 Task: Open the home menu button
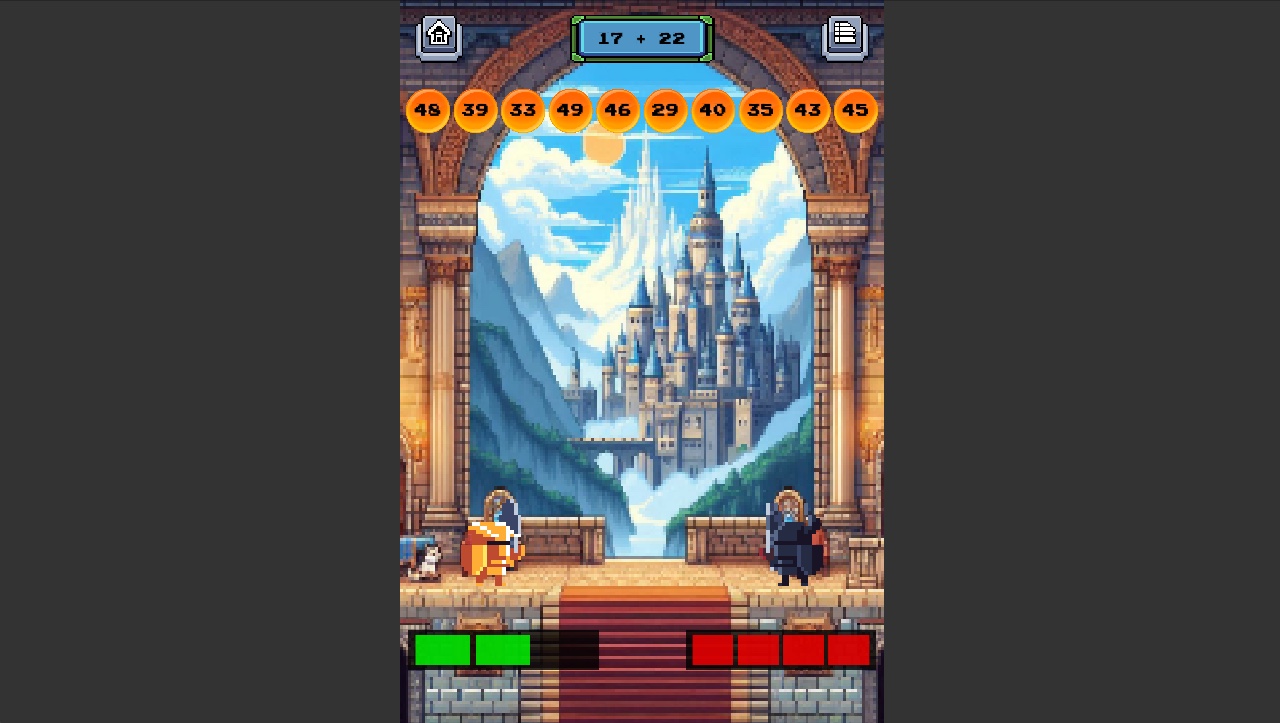coord(439,36)
